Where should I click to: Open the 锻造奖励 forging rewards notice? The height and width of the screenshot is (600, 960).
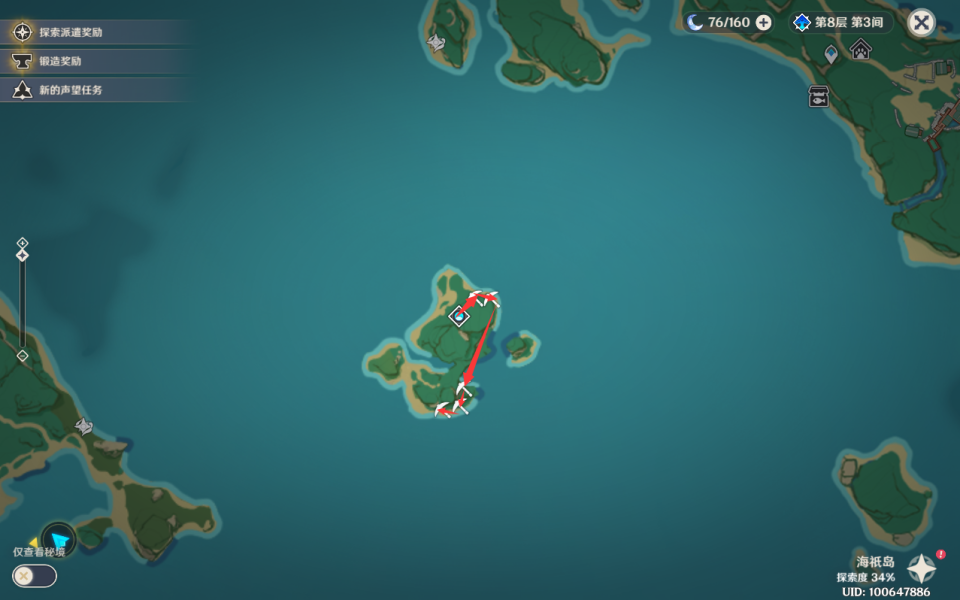tap(60, 61)
